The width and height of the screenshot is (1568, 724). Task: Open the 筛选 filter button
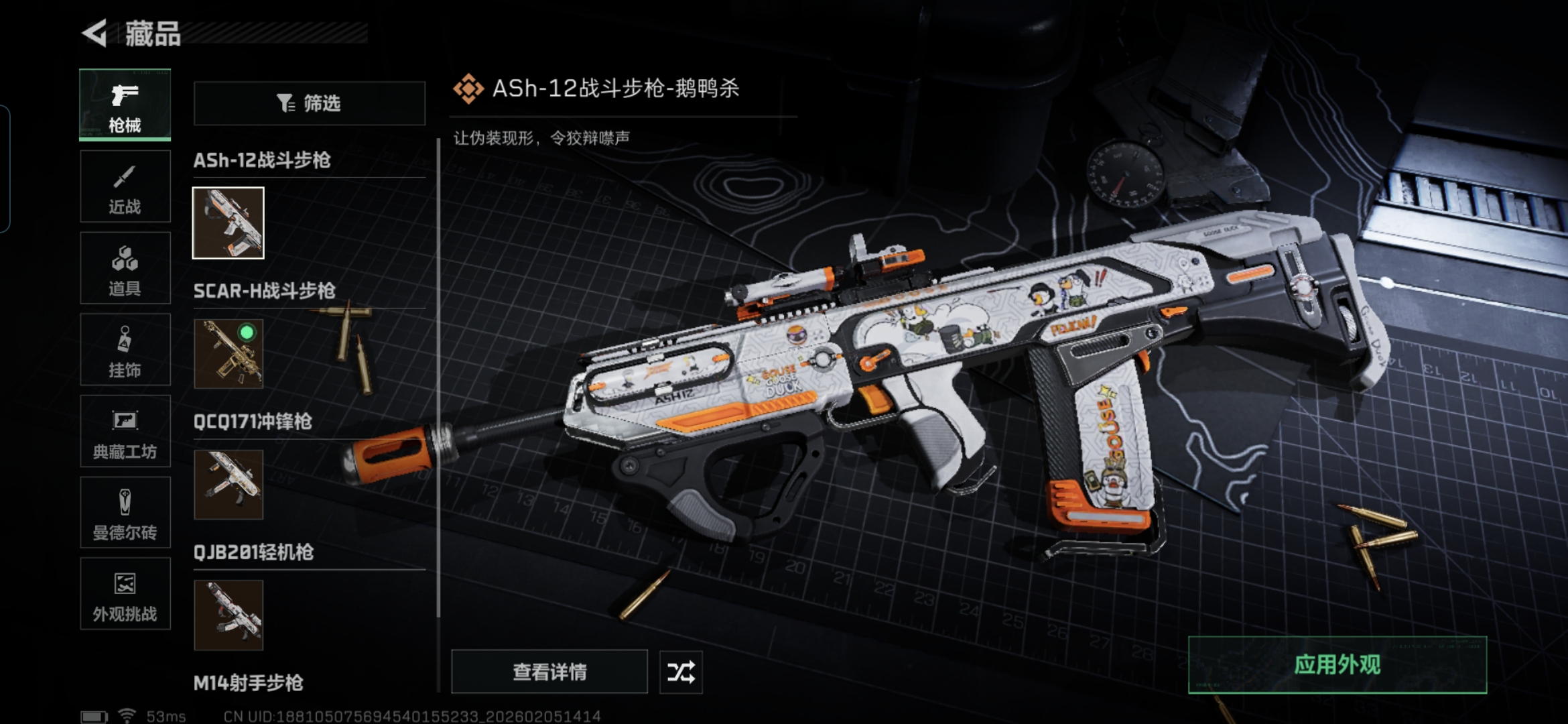pyautogui.click(x=309, y=103)
